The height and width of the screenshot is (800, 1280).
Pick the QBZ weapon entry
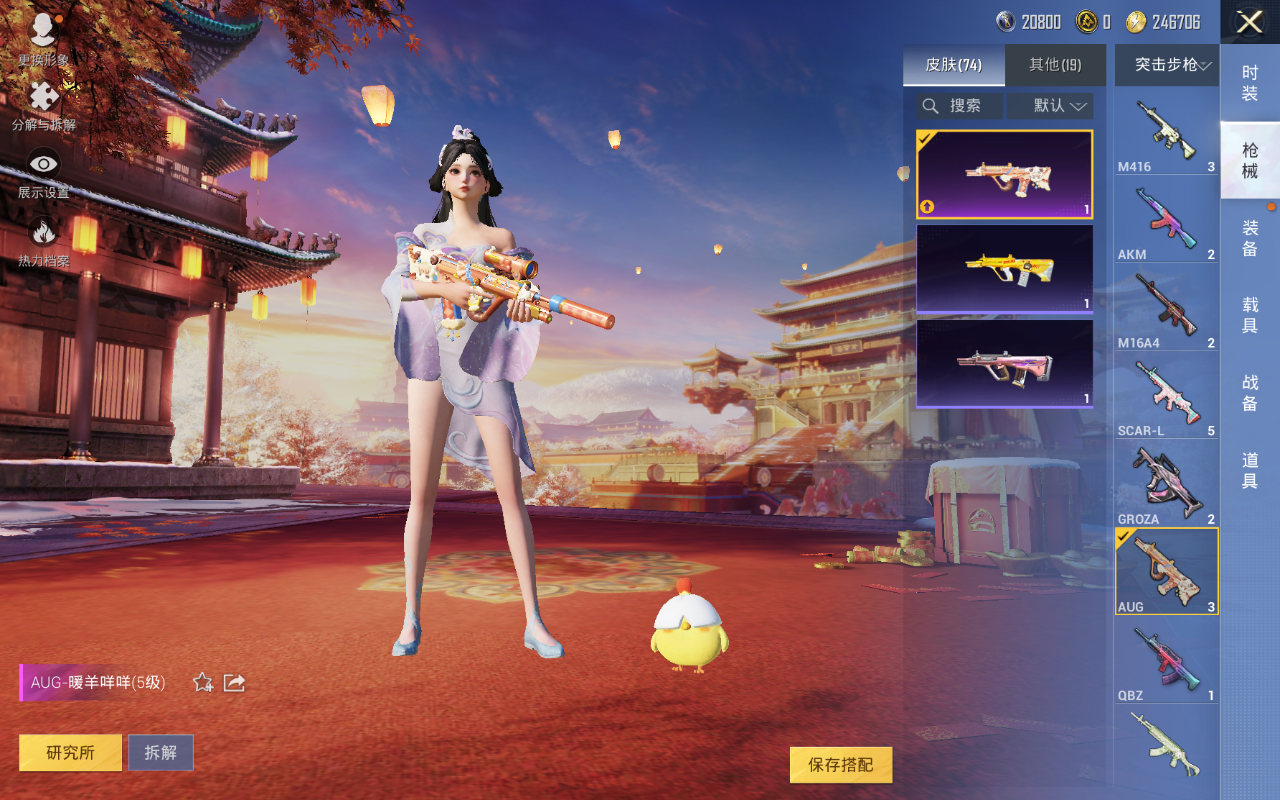[1166, 660]
